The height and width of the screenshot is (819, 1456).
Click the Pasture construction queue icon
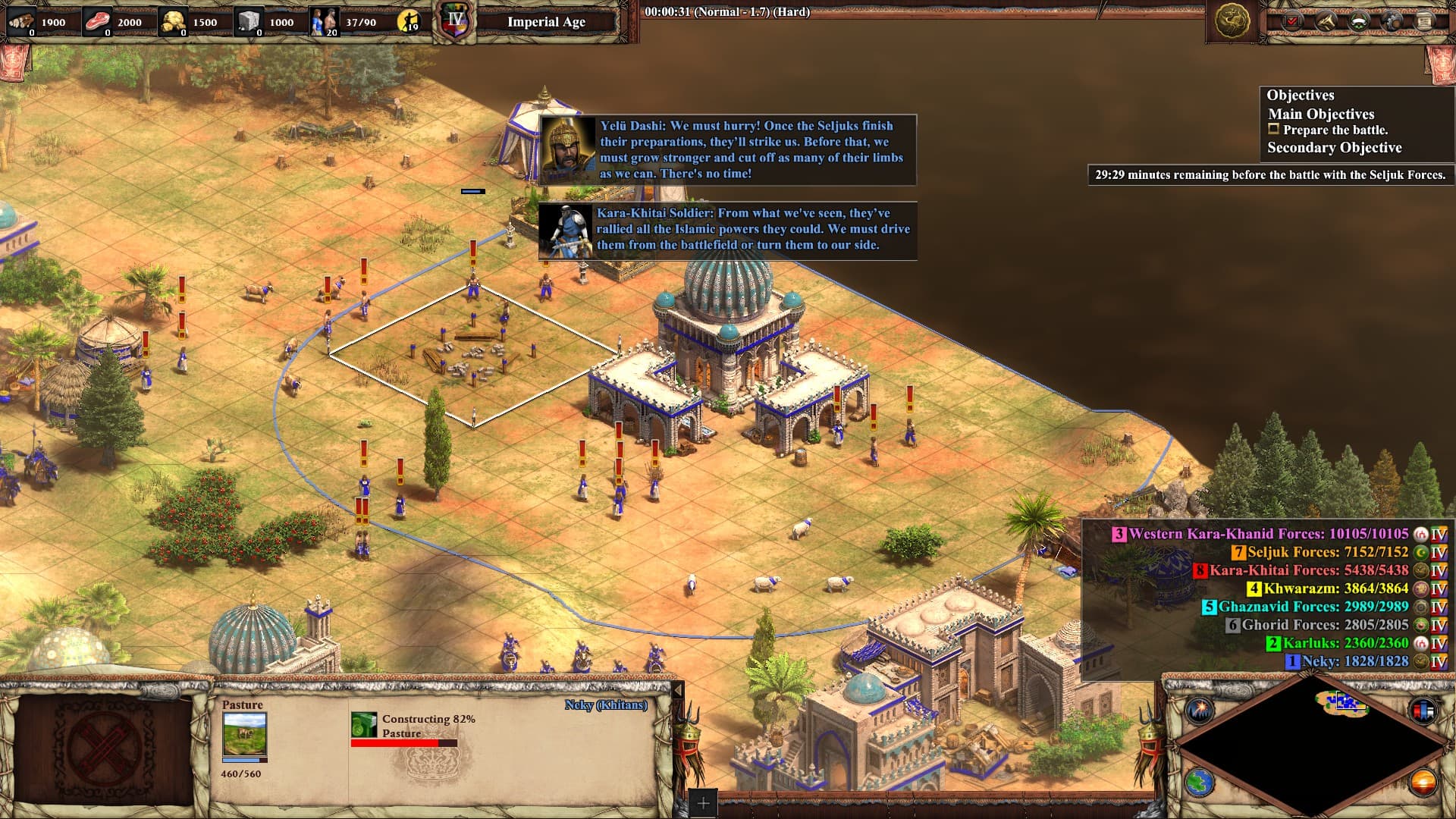pyautogui.click(x=364, y=724)
